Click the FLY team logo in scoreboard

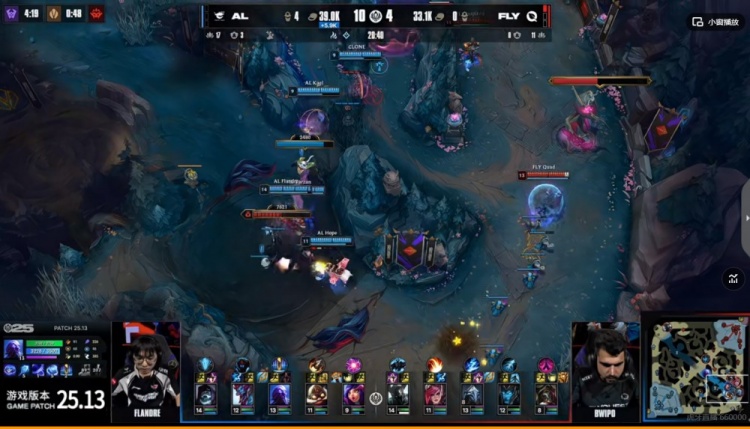[x=531, y=16]
